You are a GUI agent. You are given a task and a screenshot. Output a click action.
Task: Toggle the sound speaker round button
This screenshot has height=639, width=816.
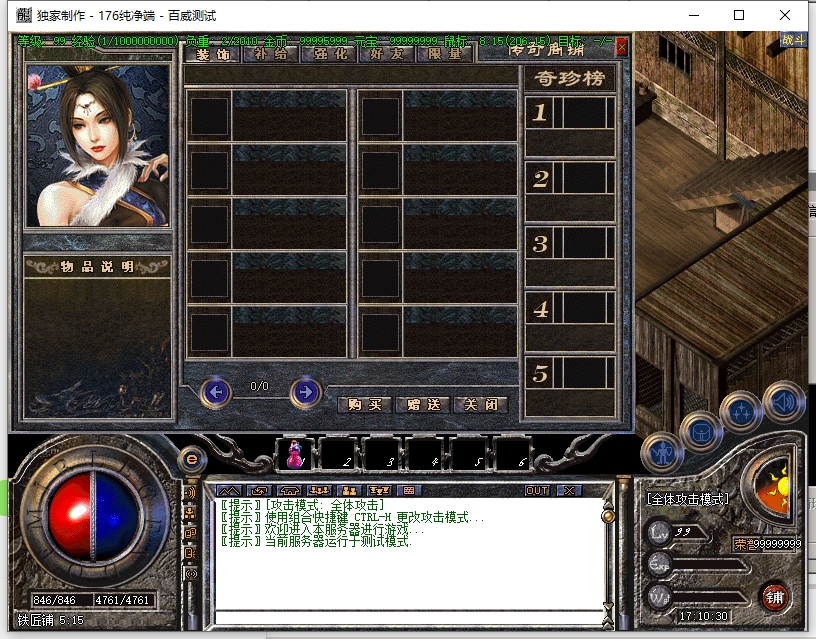click(x=783, y=401)
